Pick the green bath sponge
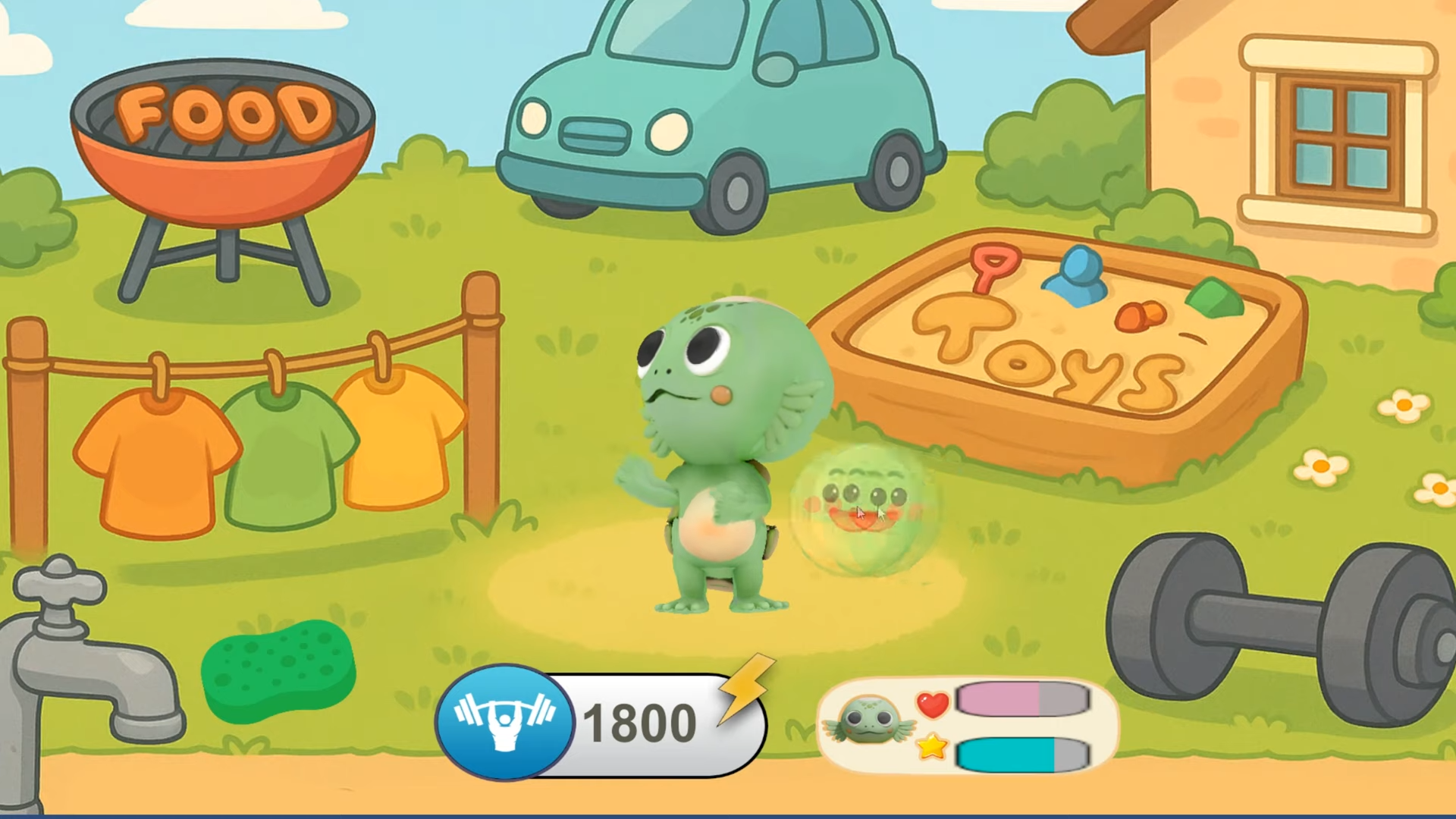1456x819 pixels. coord(278,670)
